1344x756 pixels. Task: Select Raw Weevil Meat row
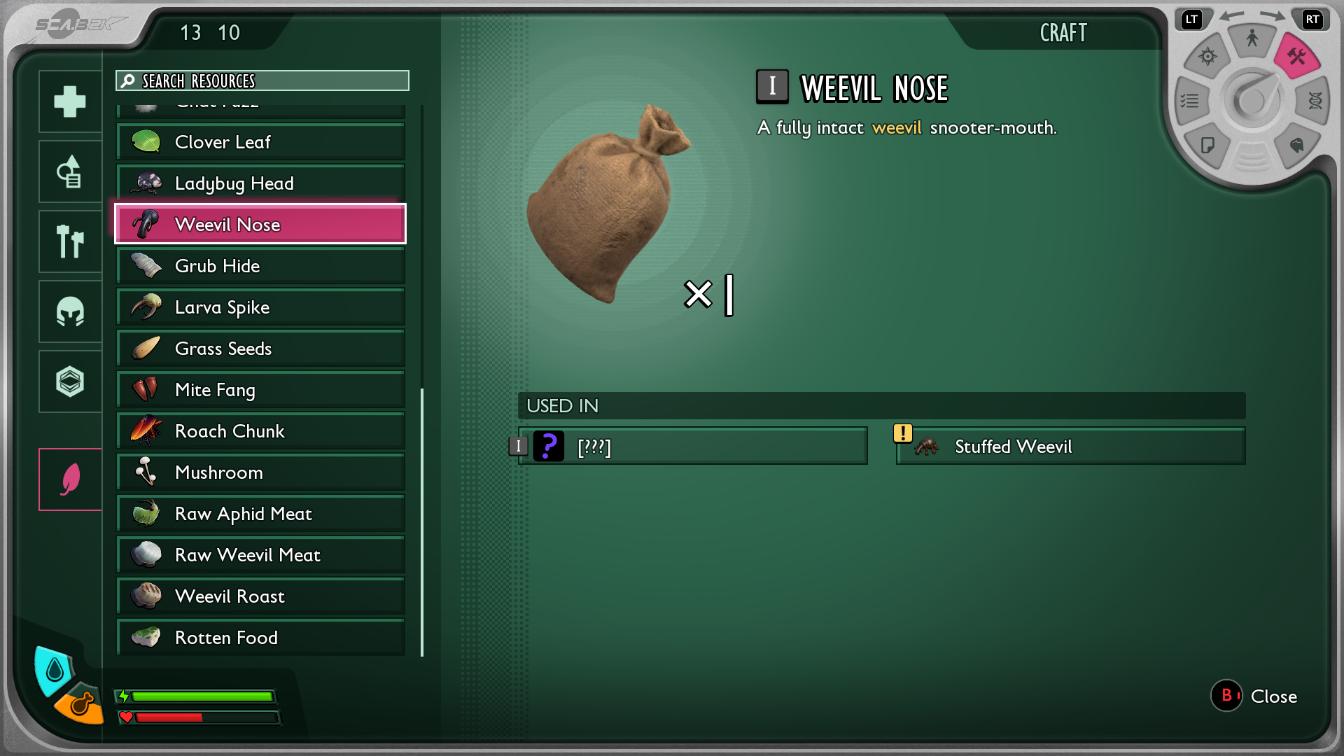[x=261, y=555]
